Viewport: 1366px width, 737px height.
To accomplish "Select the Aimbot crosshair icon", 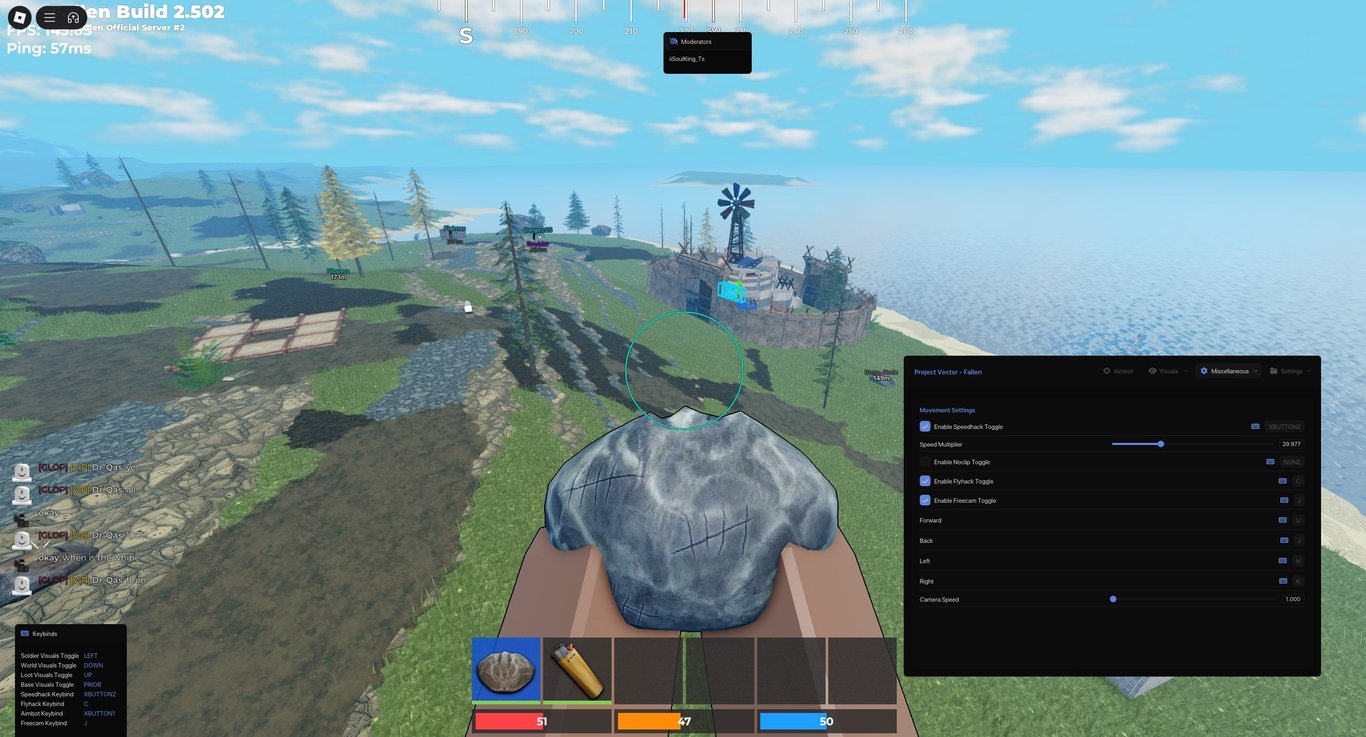I will pos(1106,370).
